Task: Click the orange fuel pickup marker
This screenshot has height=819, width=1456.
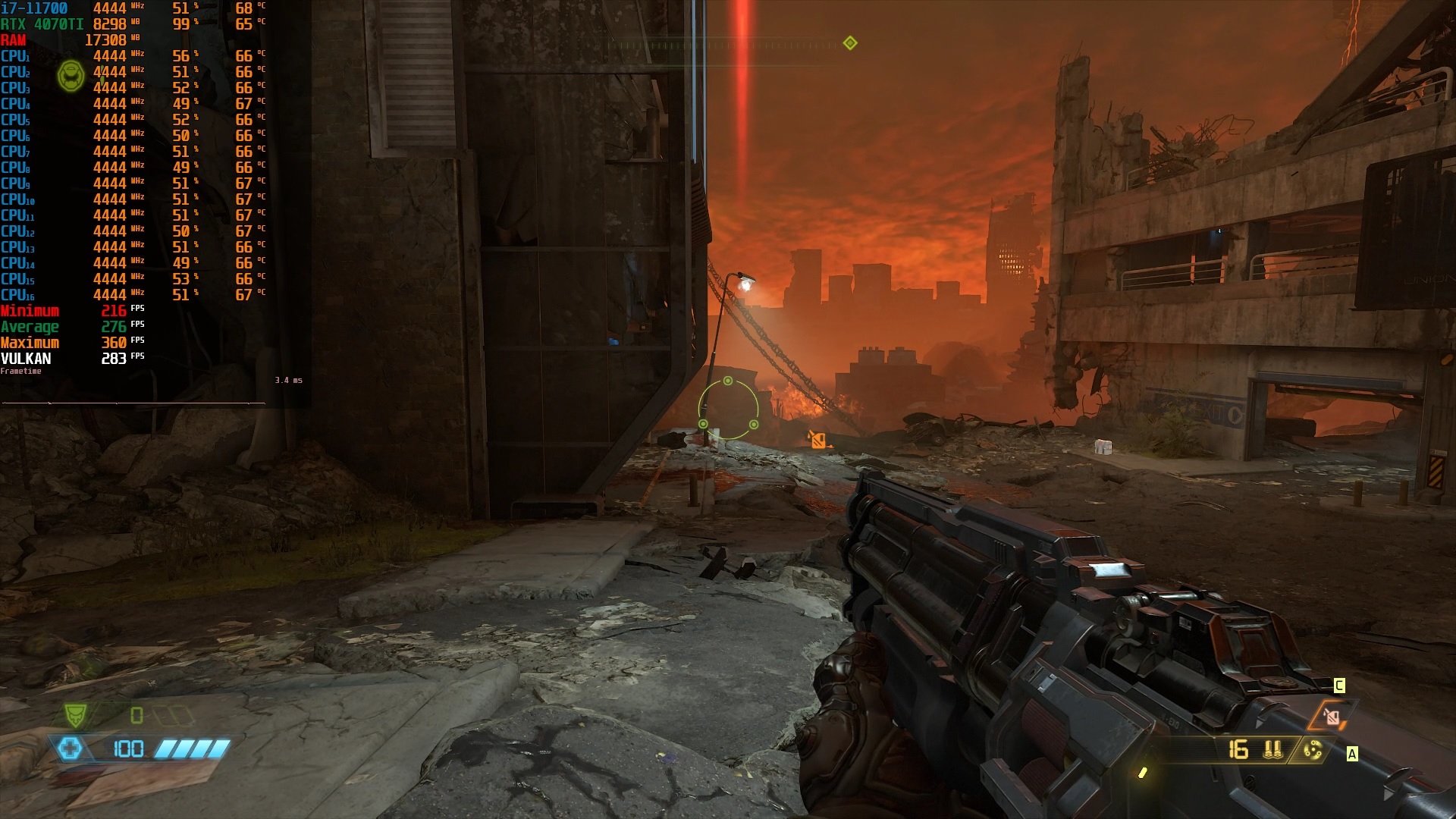Action: (817, 439)
